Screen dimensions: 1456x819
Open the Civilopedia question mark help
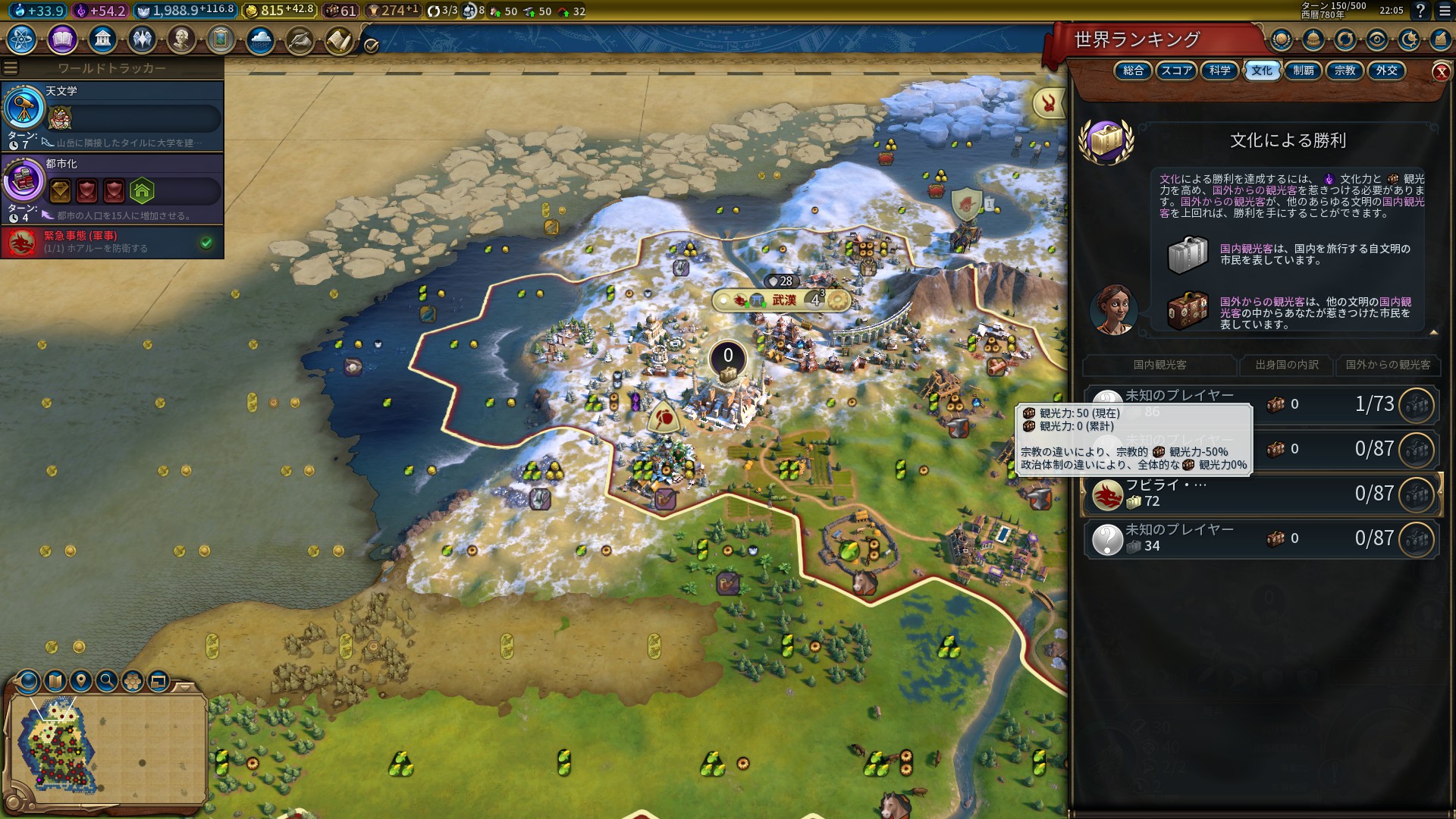pos(1420,11)
